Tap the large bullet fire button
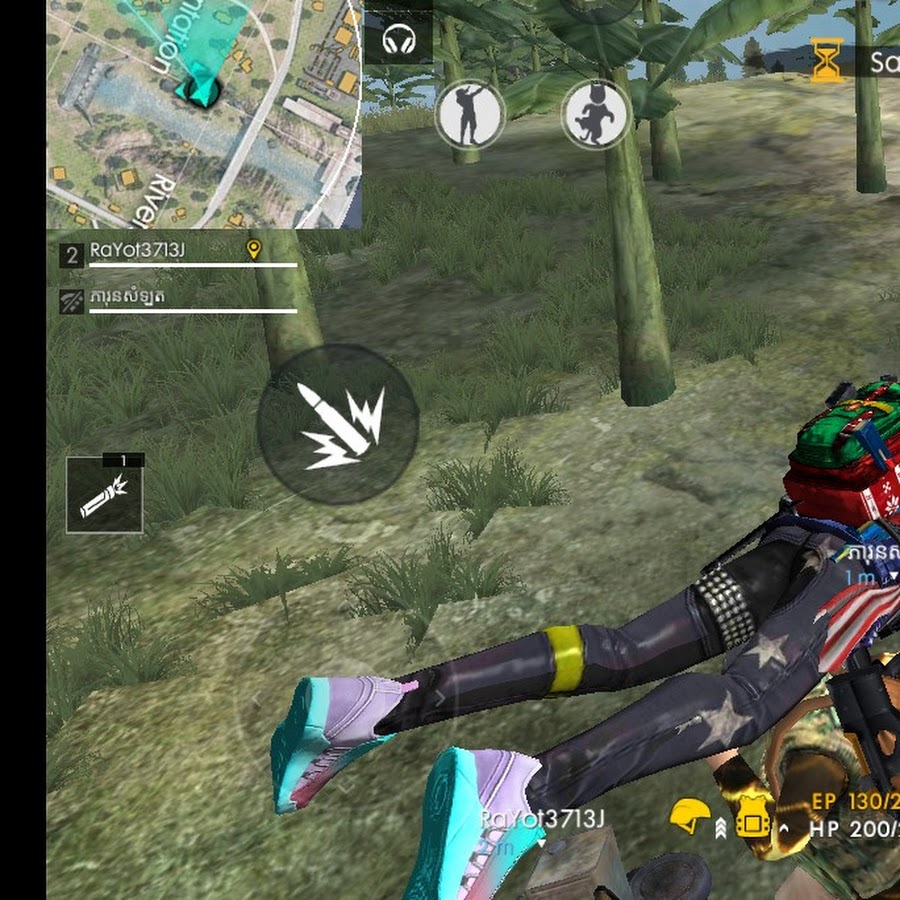The image size is (900, 900). 338,425
